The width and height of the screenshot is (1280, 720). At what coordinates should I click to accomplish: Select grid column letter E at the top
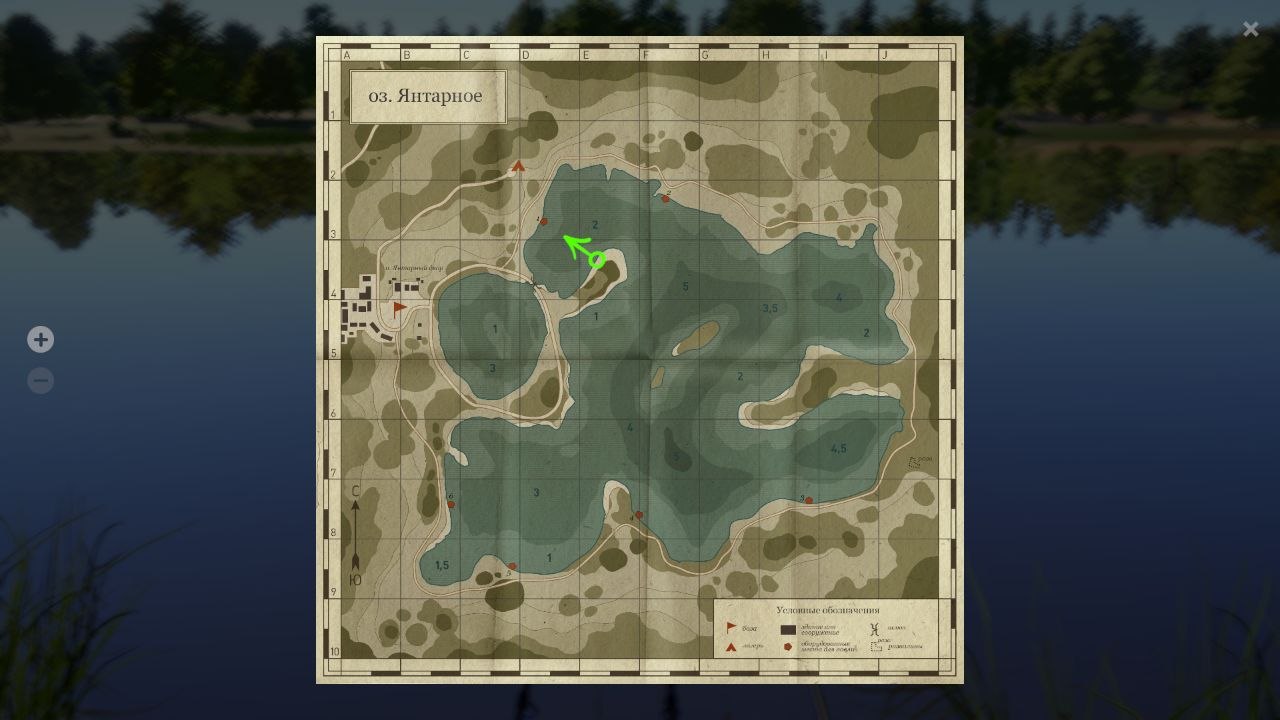point(585,55)
